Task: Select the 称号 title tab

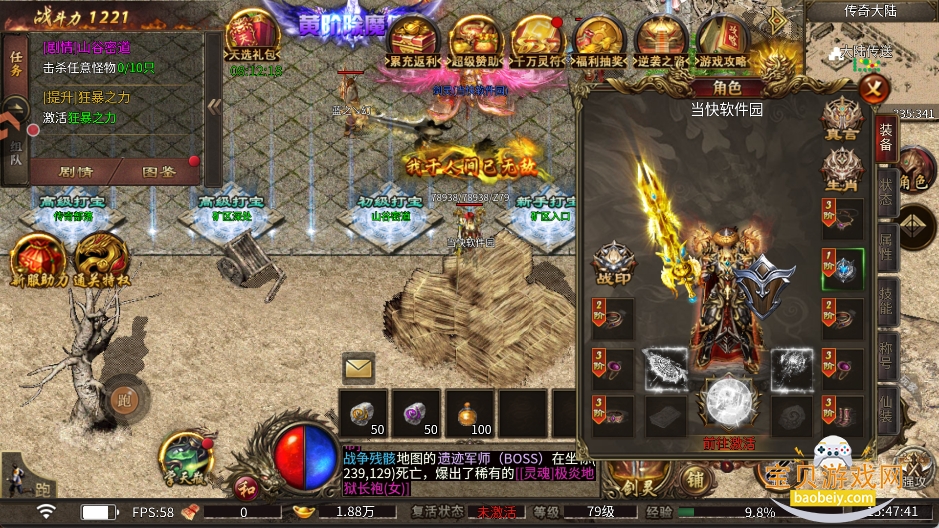Action: point(886,351)
